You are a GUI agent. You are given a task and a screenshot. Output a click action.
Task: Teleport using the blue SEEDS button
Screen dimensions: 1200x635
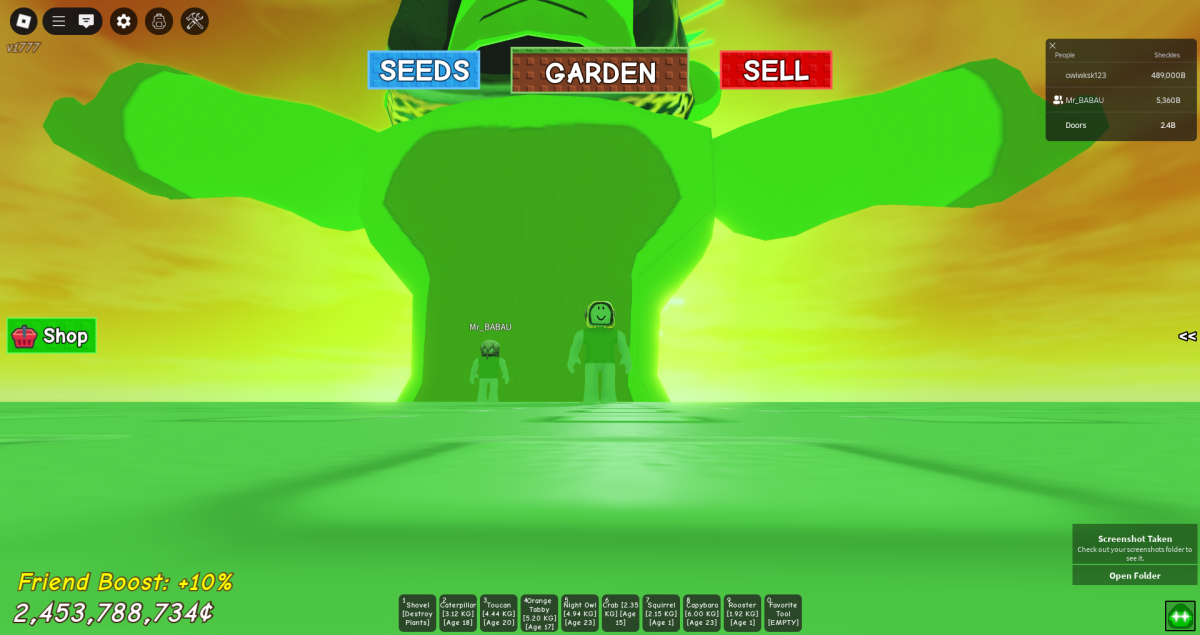pyautogui.click(x=424, y=70)
